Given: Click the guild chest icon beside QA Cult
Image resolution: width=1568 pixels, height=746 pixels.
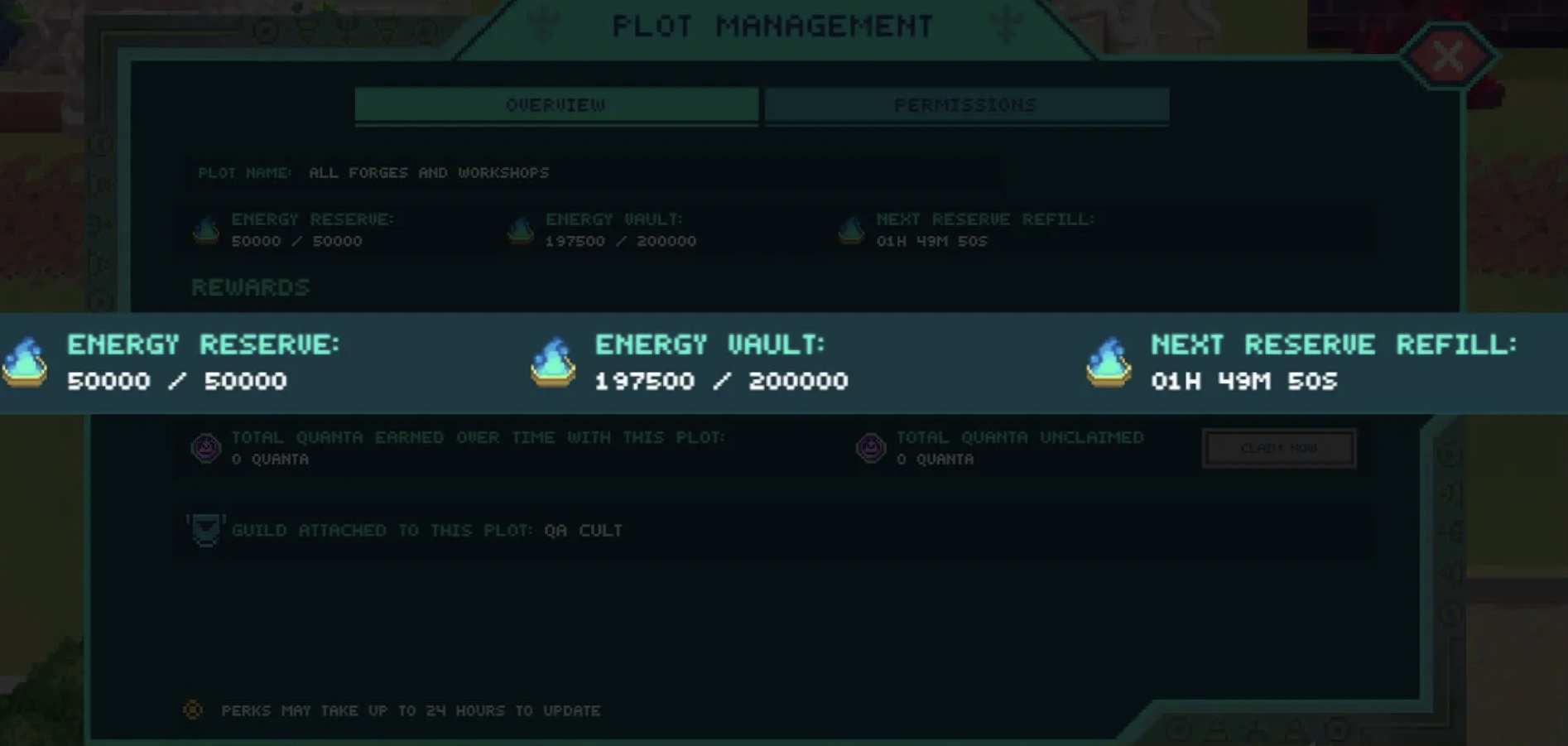Looking at the screenshot, I should pyautogui.click(x=206, y=530).
